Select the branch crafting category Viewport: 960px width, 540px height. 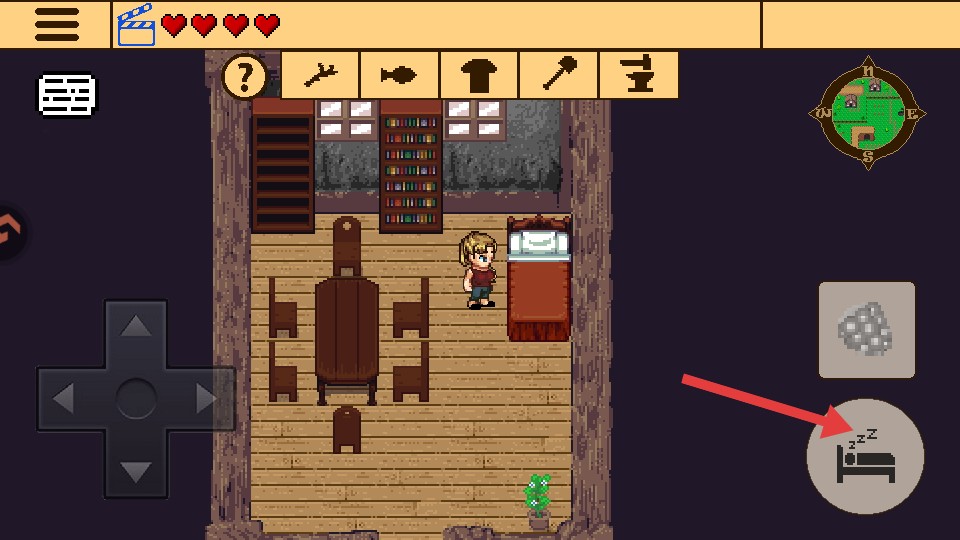(x=320, y=76)
